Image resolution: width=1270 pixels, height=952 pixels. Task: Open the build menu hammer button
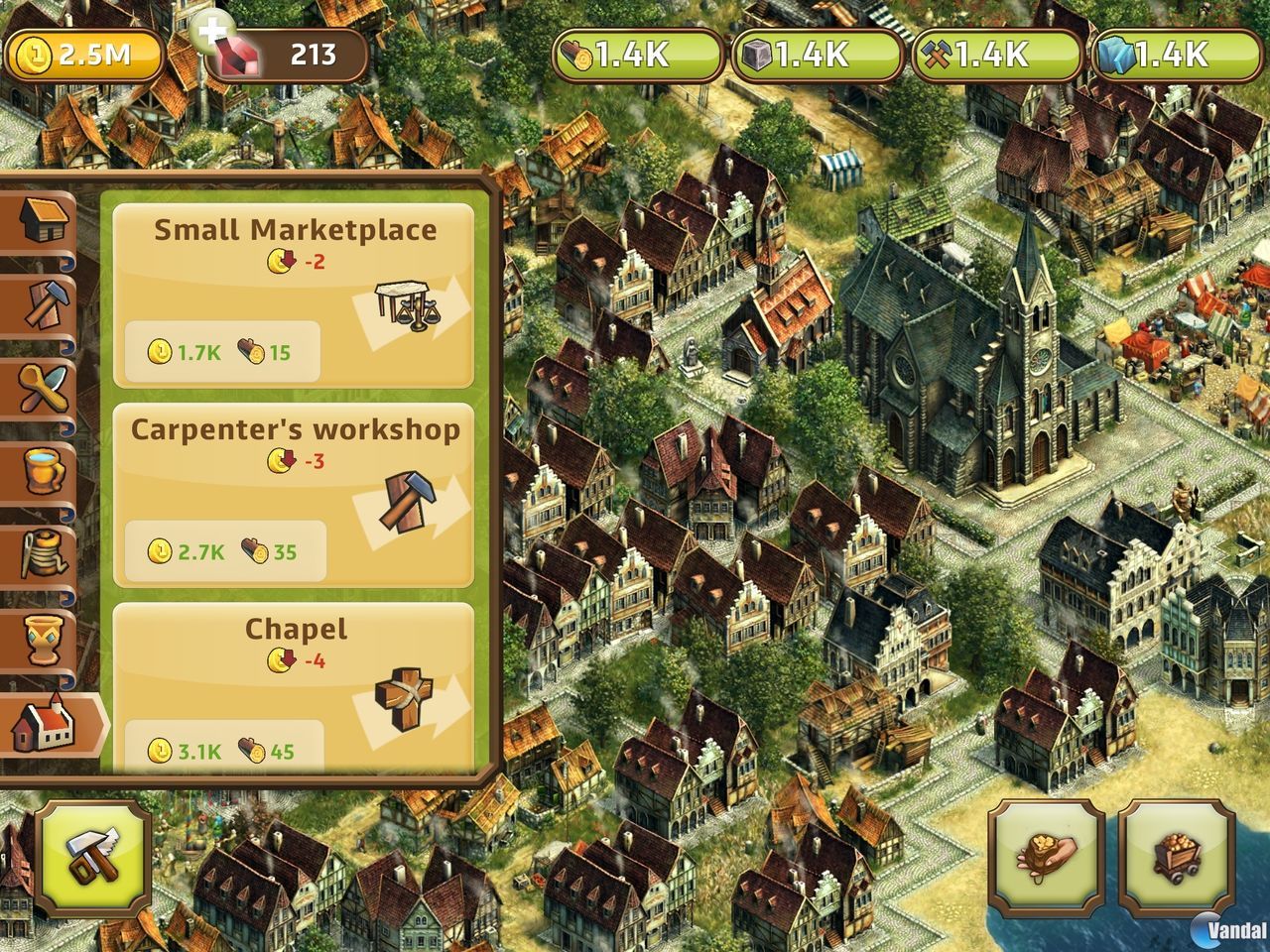click(85, 863)
